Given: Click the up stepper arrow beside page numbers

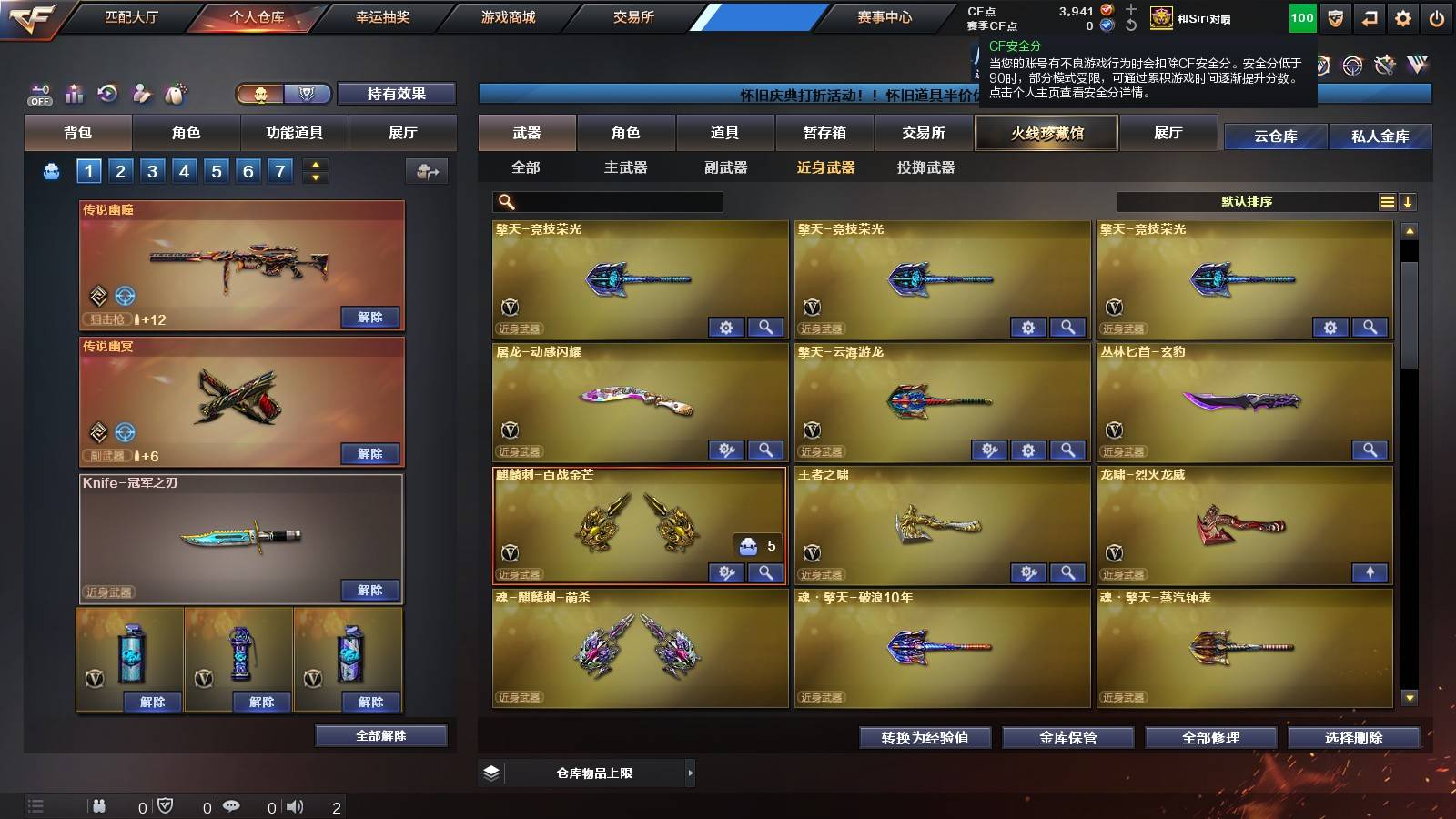Looking at the screenshot, I should (x=314, y=164).
